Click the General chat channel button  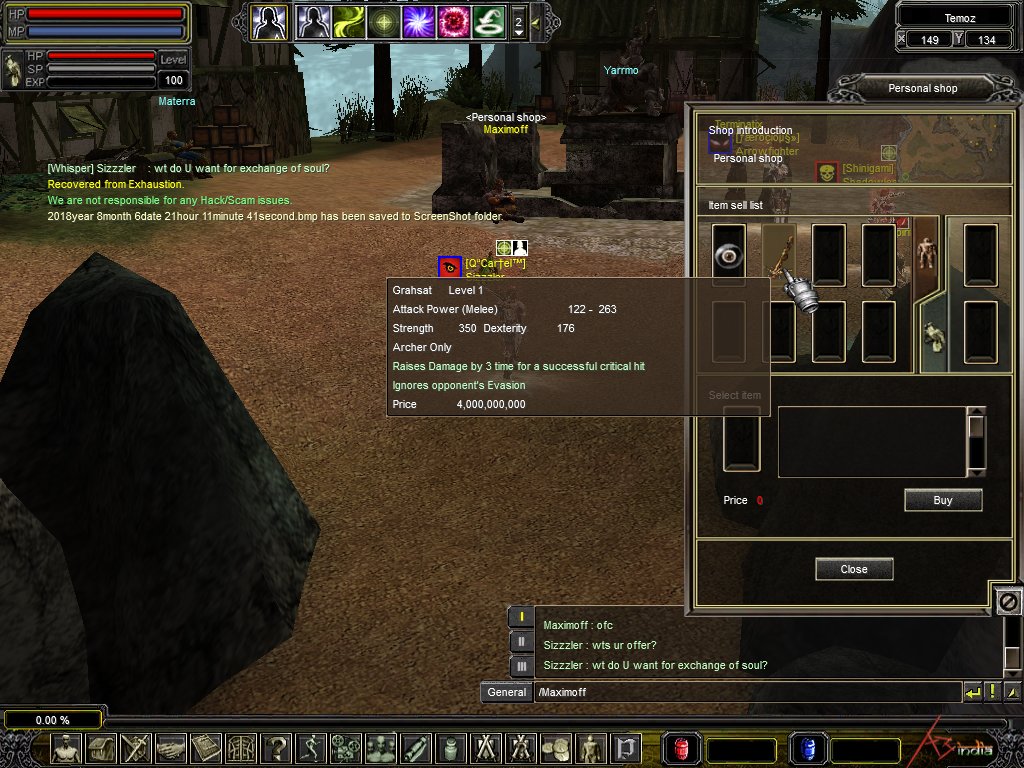[506, 692]
